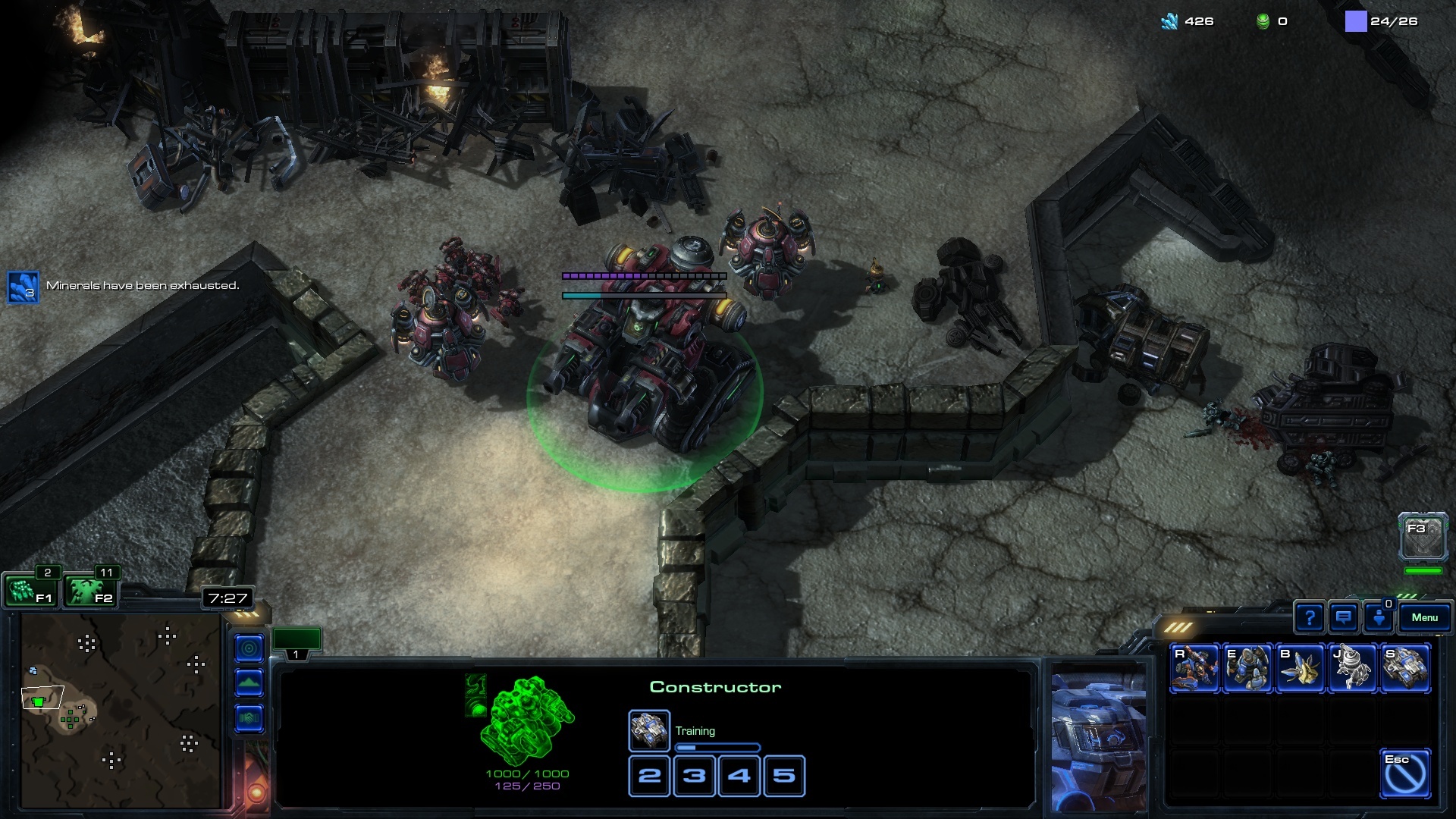Select control group 1 tab
Image resolution: width=1456 pixels, height=819 pixels.
click(297, 642)
